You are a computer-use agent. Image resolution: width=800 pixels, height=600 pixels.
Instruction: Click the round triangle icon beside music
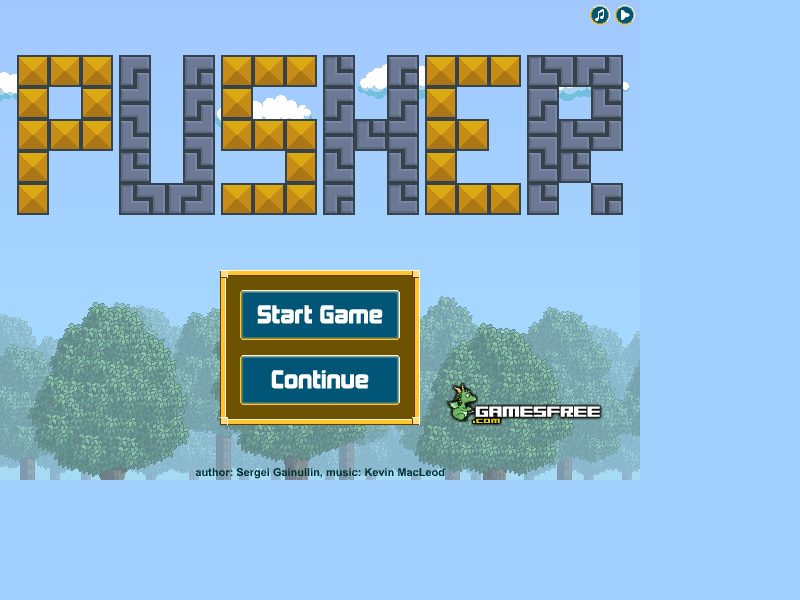tap(625, 15)
